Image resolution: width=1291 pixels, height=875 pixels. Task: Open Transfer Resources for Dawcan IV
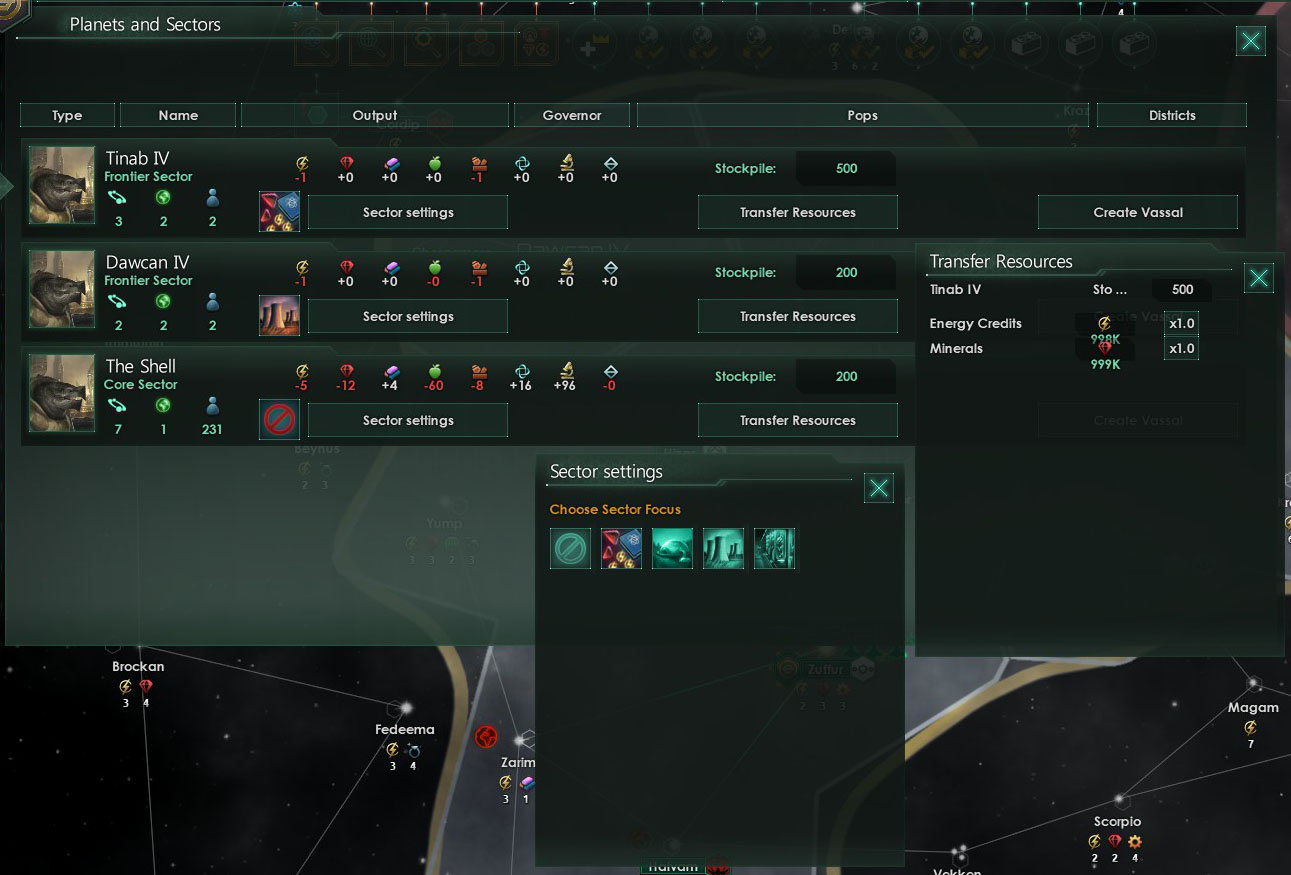point(797,316)
